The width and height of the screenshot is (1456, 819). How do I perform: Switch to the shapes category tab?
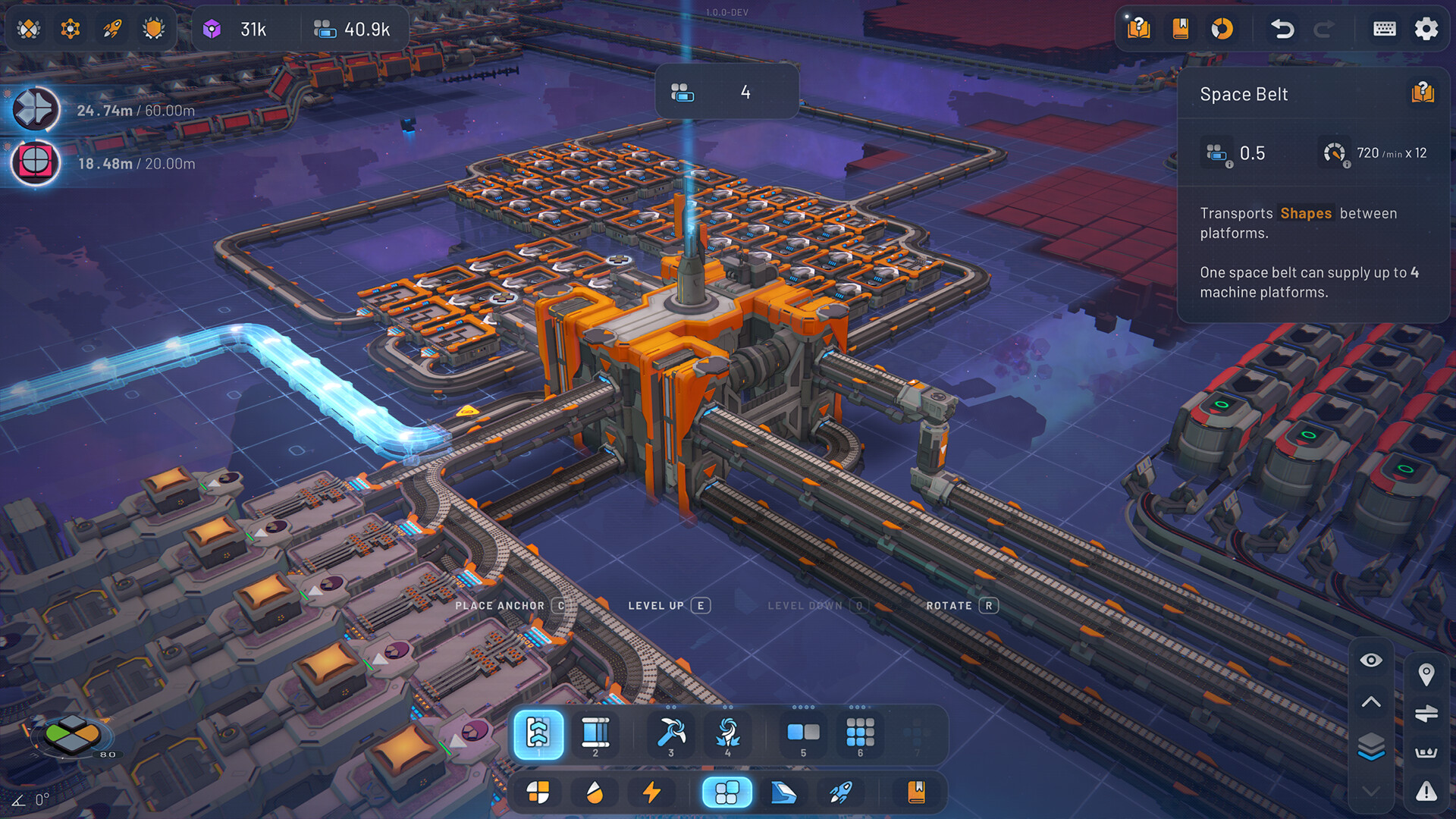tap(538, 792)
